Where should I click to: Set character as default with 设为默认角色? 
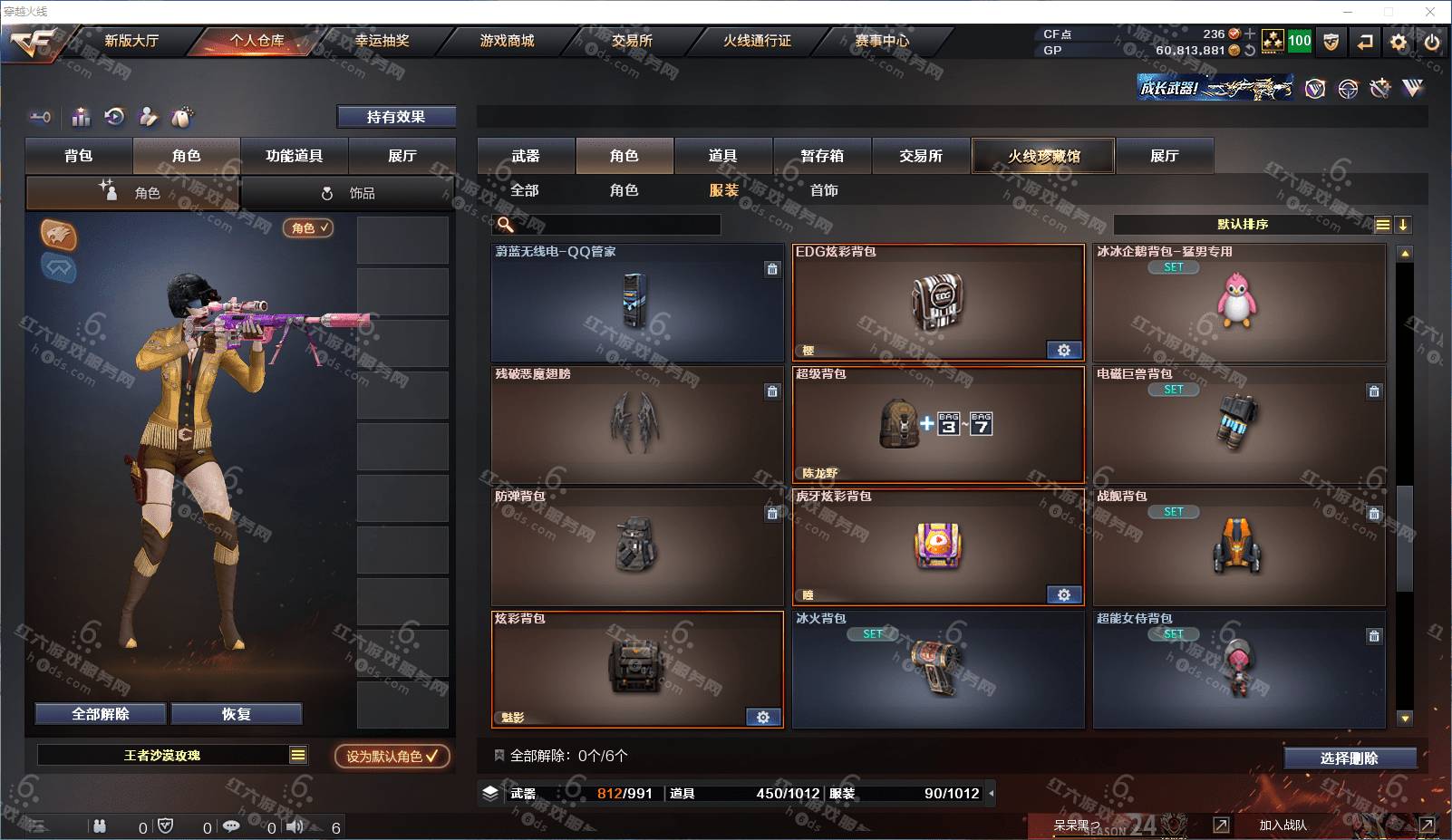click(x=392, y=756)
